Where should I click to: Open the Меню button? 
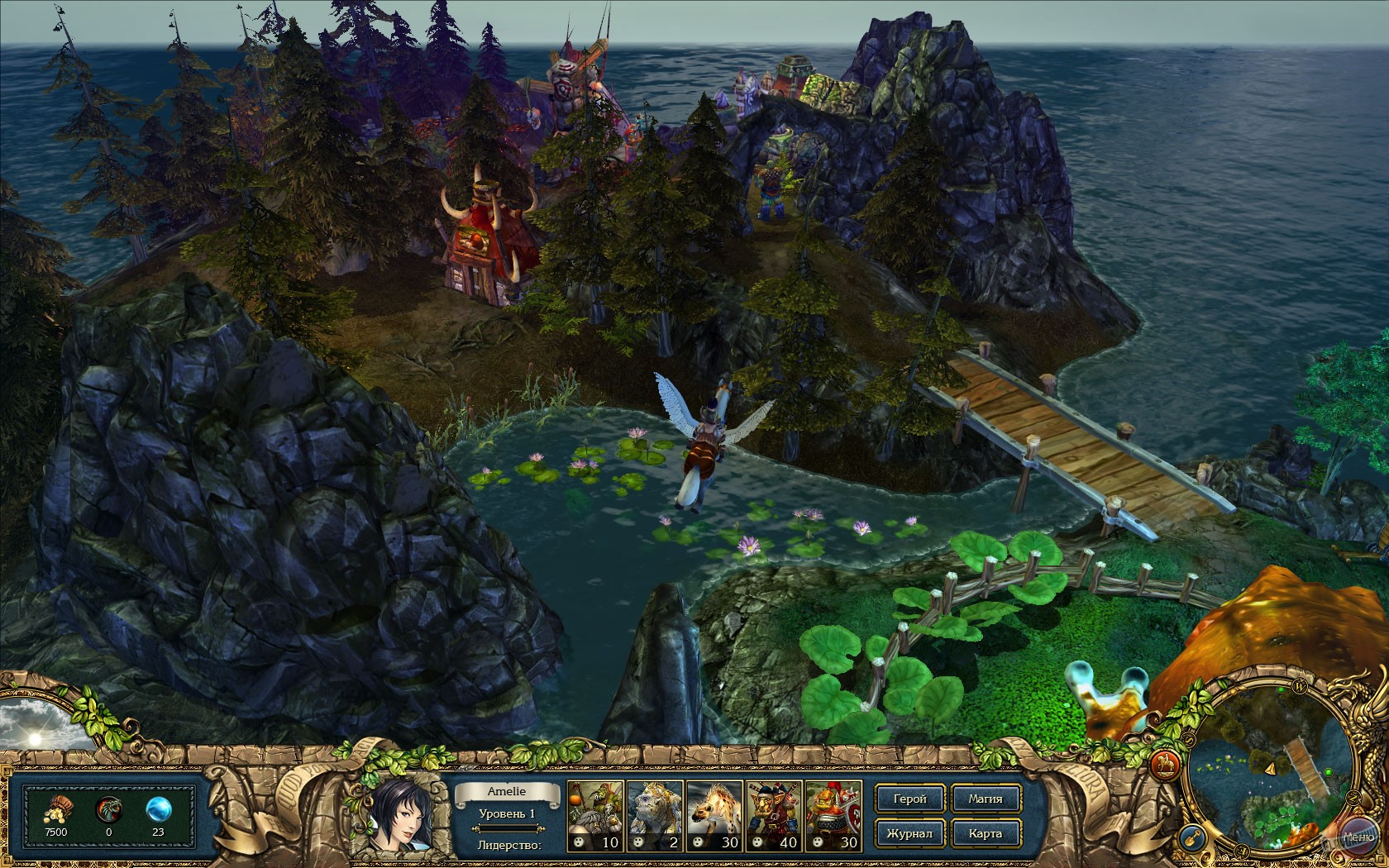1358,837
